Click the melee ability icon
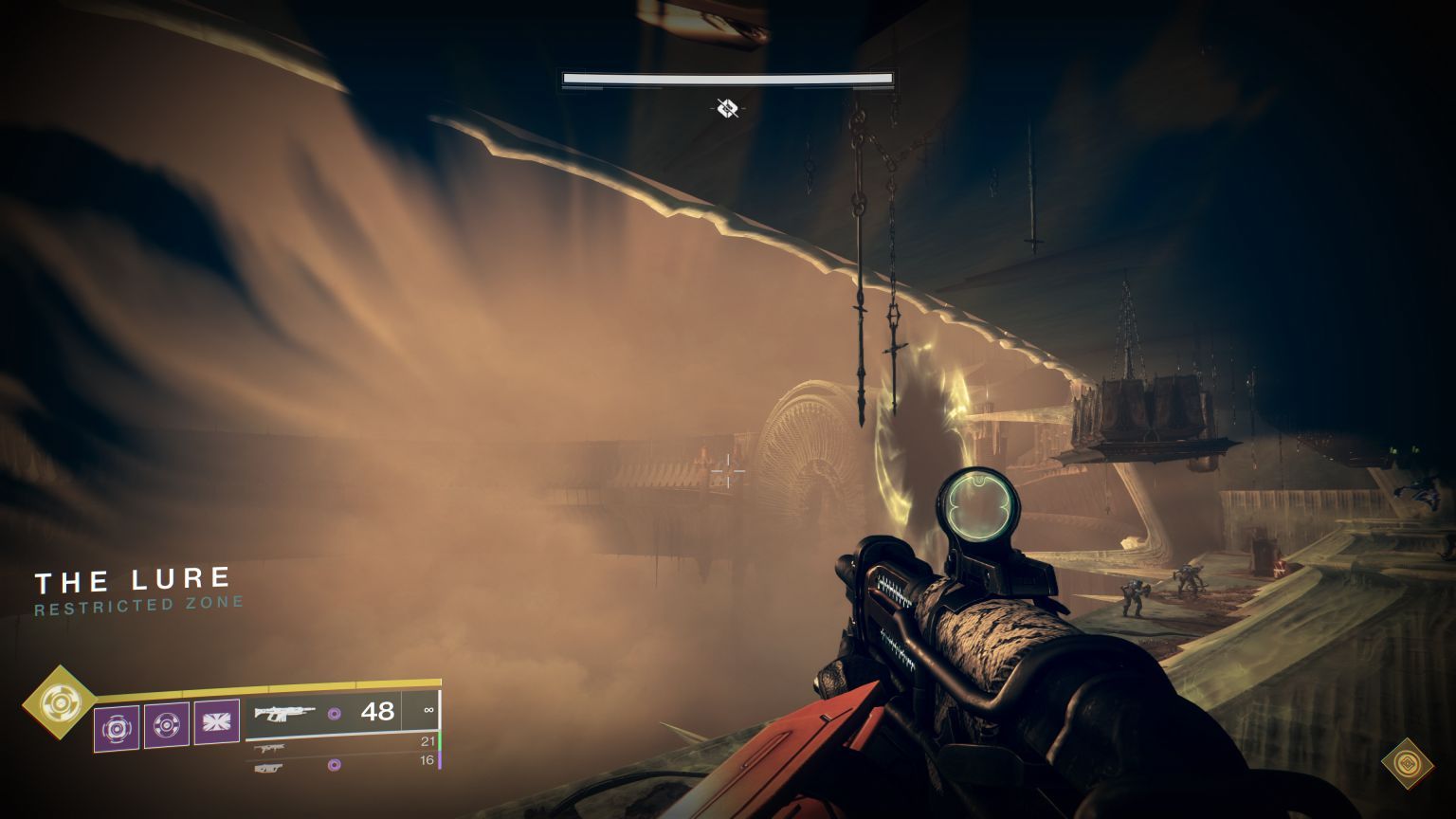Image resolution: width=1456 pixels, height=819 pixels. [167, 724]
